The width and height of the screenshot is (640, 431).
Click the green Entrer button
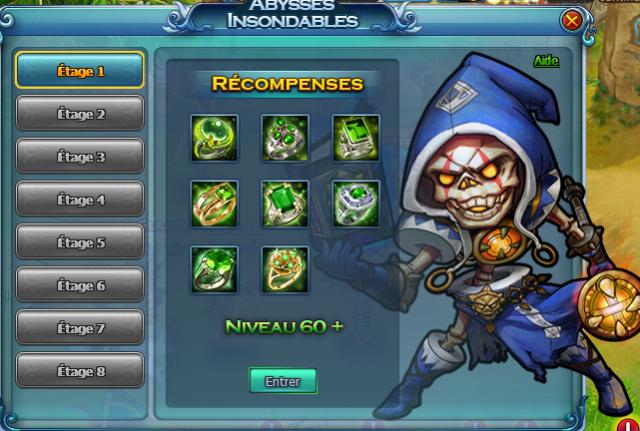(x=282, y=381)
